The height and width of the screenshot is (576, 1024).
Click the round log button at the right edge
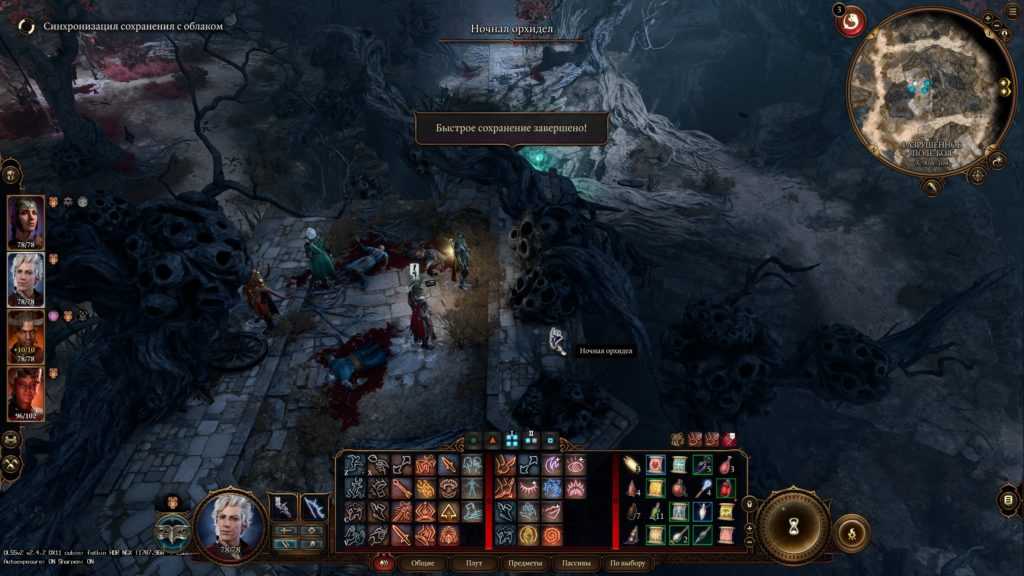coord(1008,500)
